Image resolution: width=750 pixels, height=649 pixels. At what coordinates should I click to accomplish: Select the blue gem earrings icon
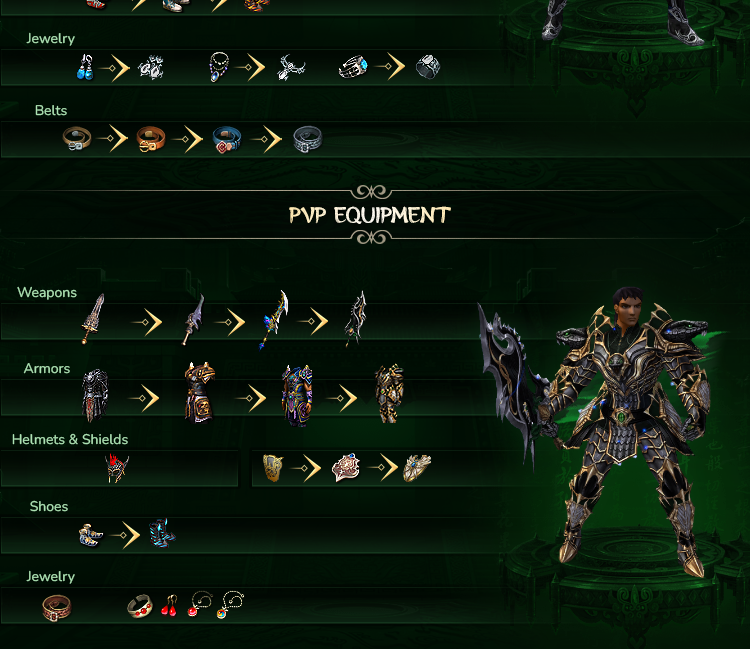click(86, 68)
